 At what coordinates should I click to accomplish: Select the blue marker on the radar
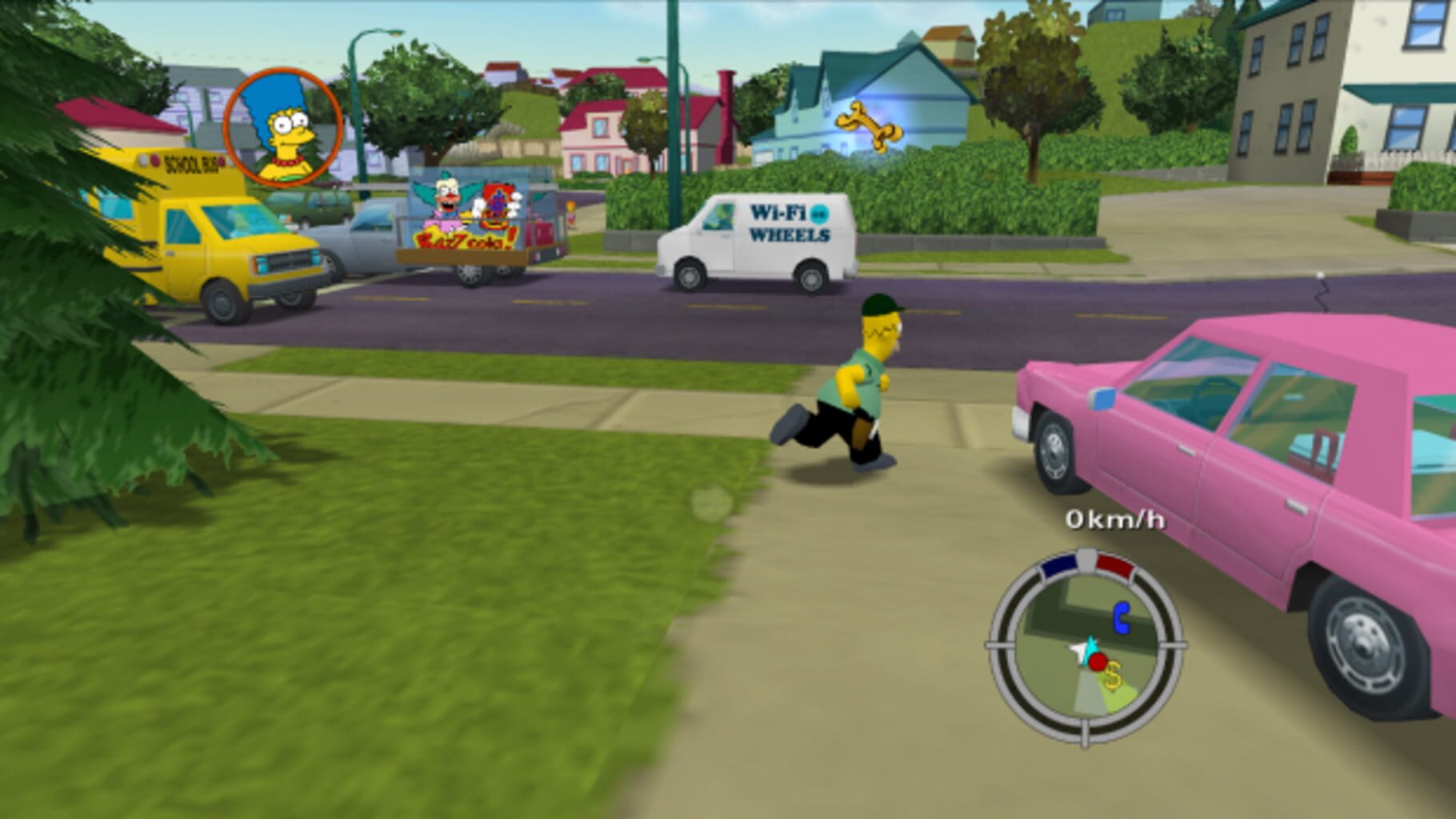(1122, 618)
